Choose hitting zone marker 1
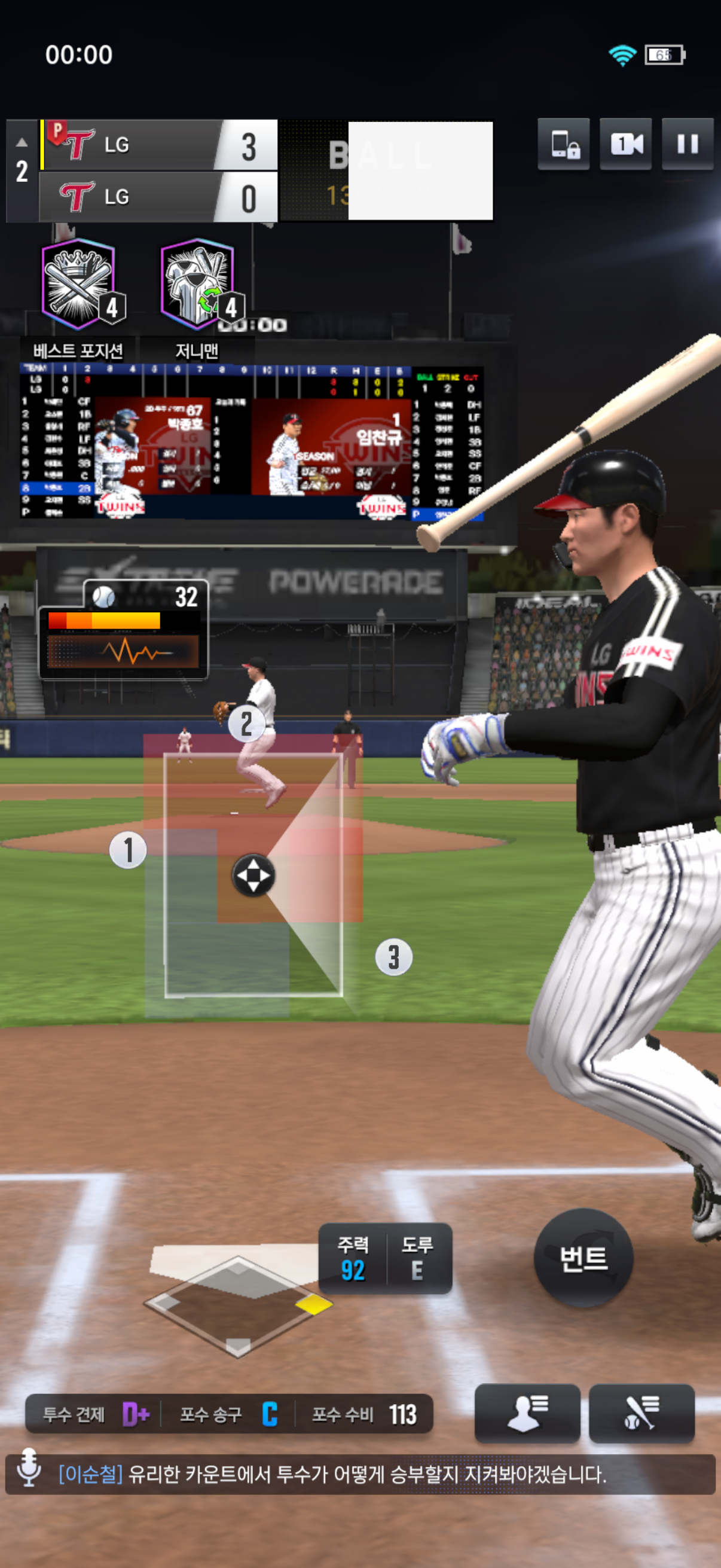 point(128,850)
